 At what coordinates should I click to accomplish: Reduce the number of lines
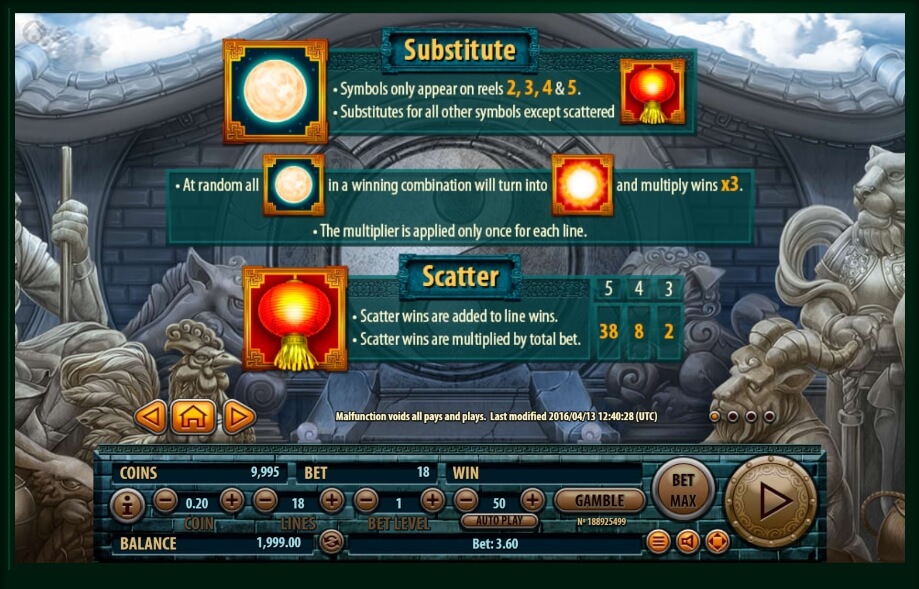pyautogui.click(x=265, y=500)
